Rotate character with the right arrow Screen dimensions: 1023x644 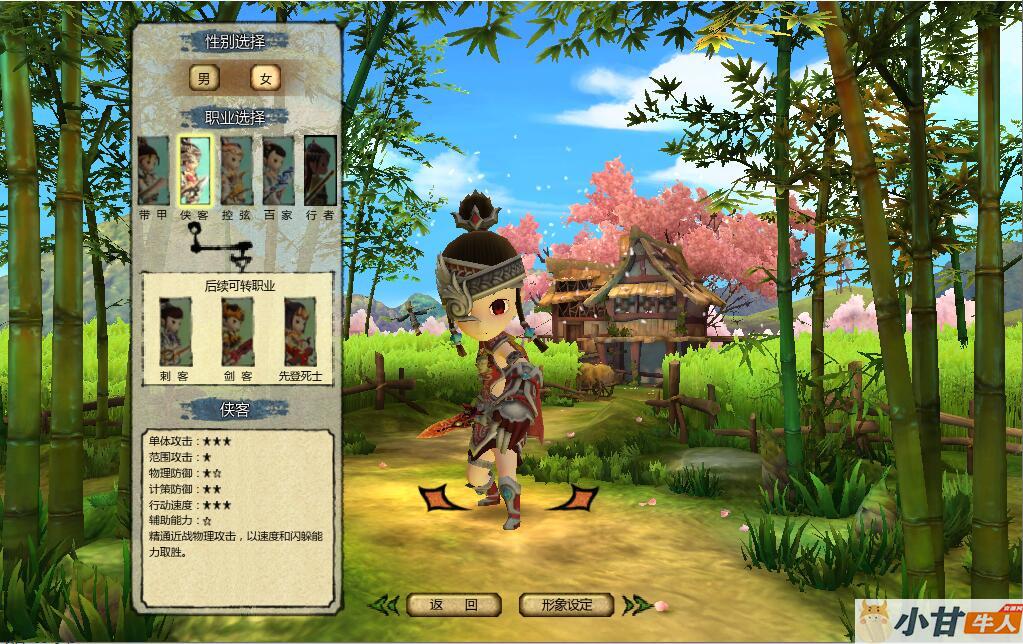click(x=576, y=497)
